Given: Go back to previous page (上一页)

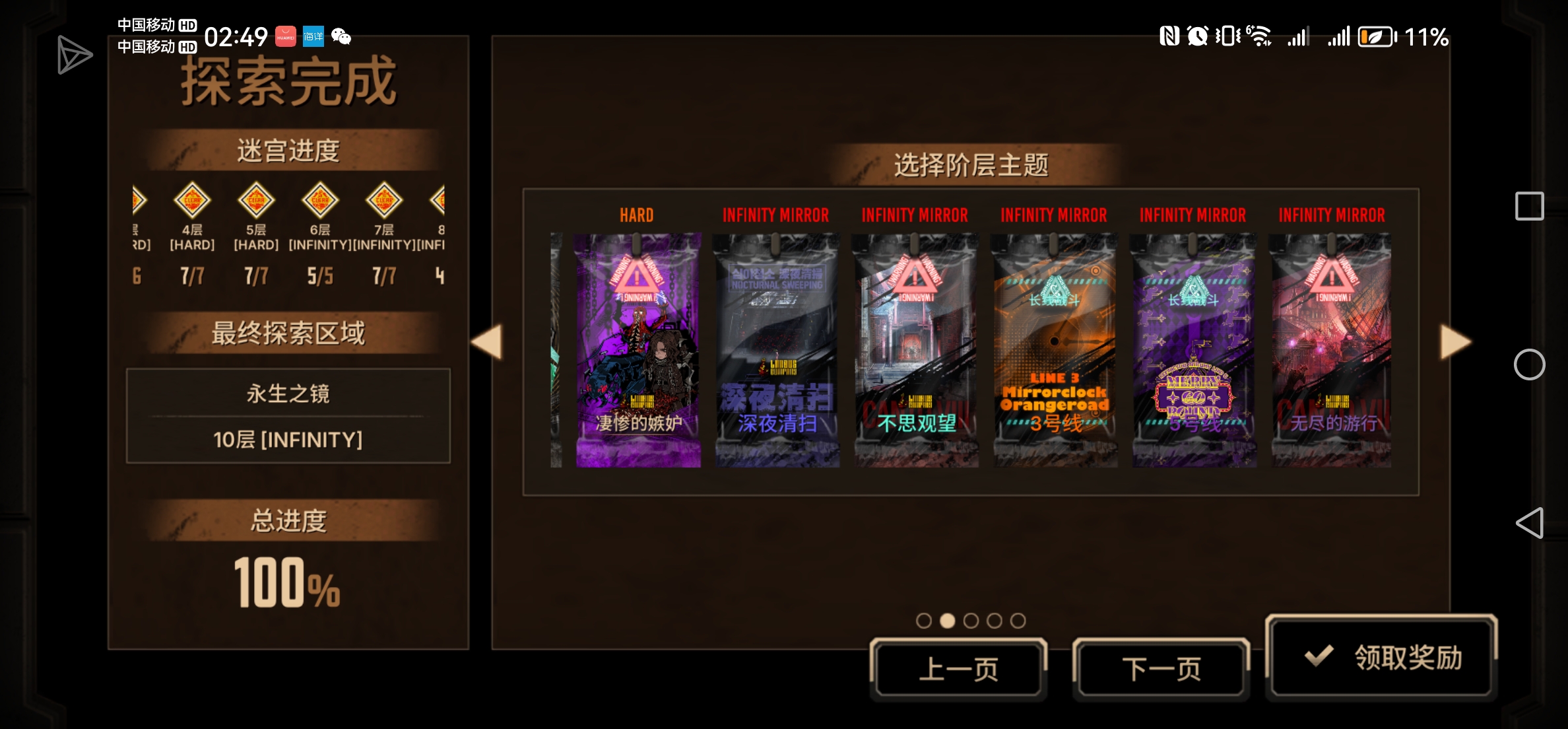Looking at the screenshot, I should tap(959, 668).
